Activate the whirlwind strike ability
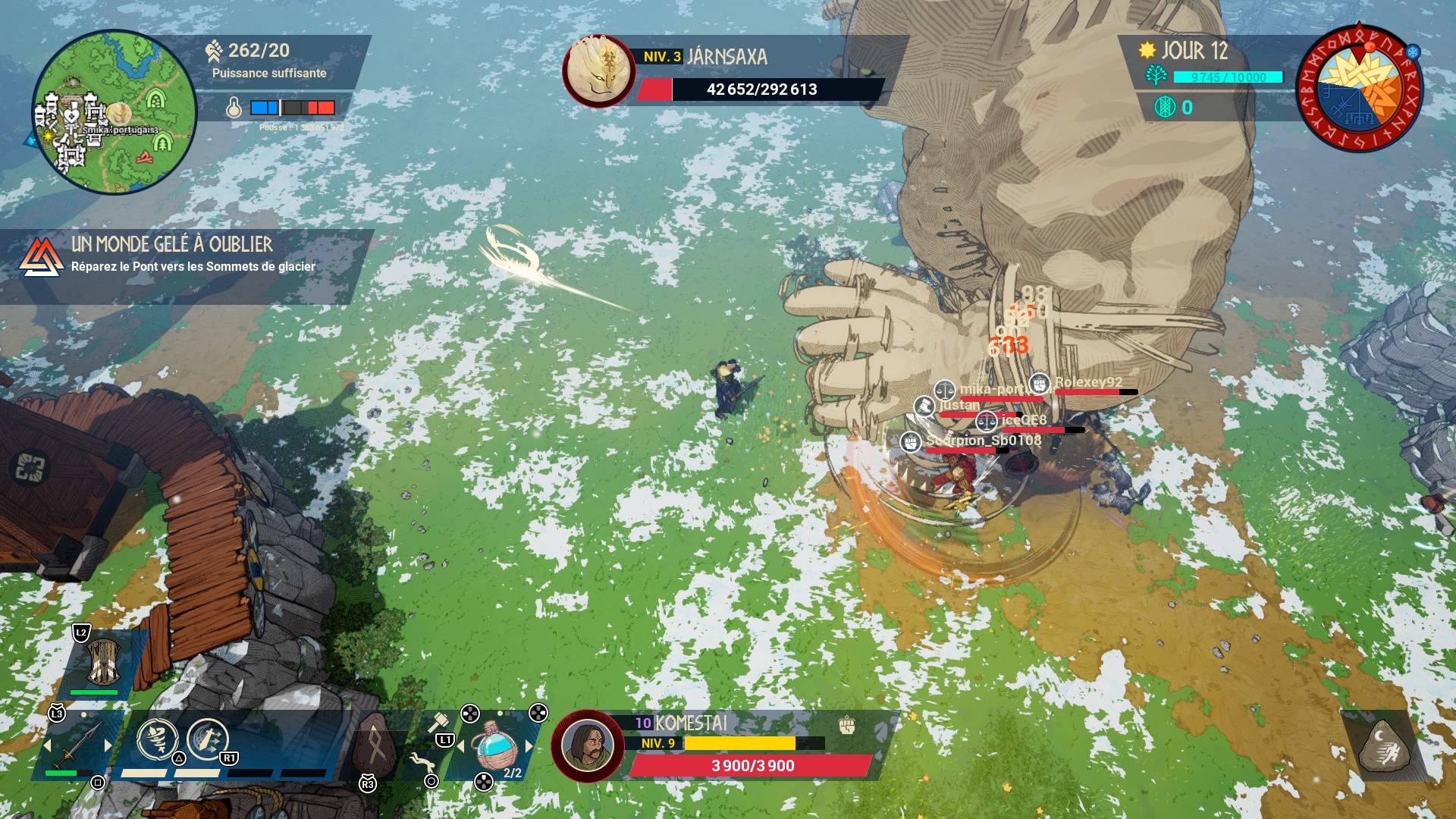This screenshot has width=1456, height=819. coord(157,739)
